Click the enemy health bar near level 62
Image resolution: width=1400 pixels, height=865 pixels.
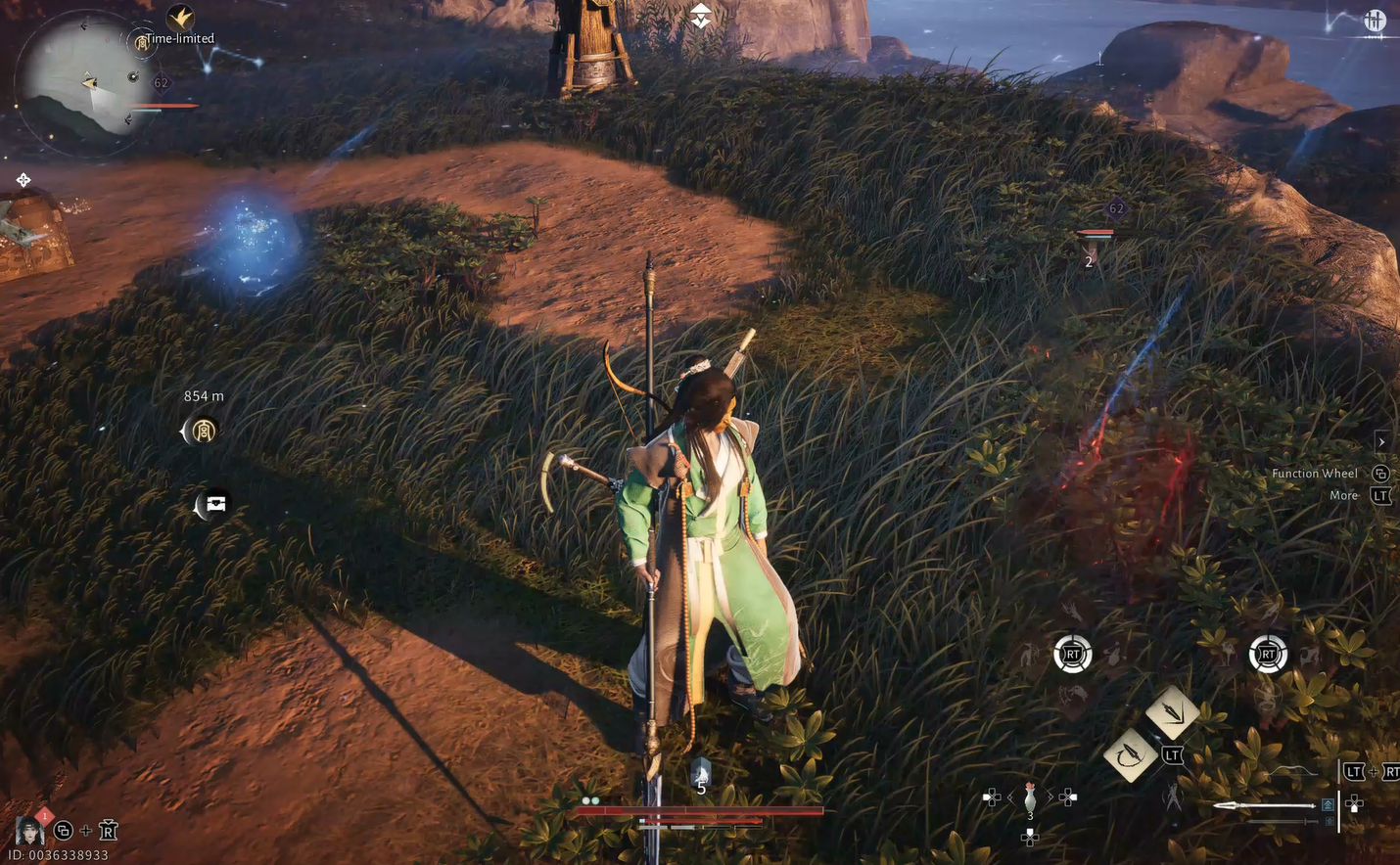[1096, 233]
